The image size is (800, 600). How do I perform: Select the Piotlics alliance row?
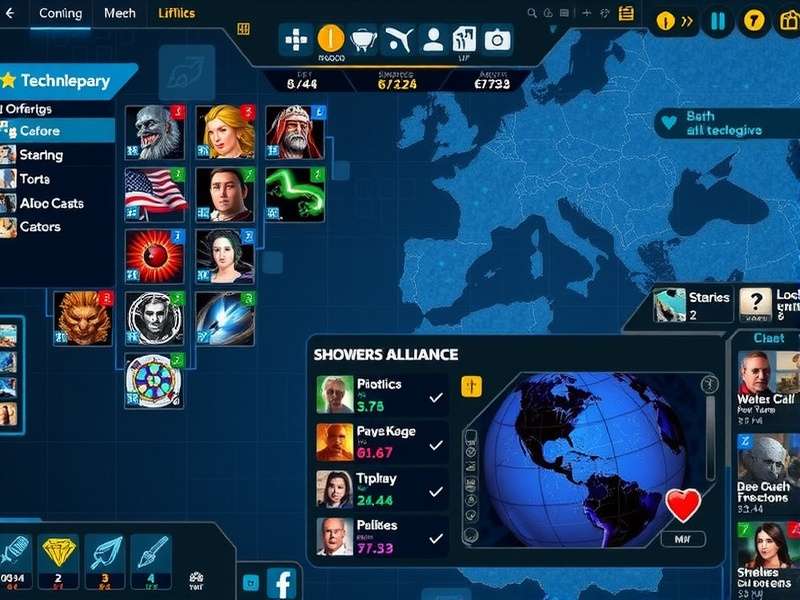coord(380,395)
